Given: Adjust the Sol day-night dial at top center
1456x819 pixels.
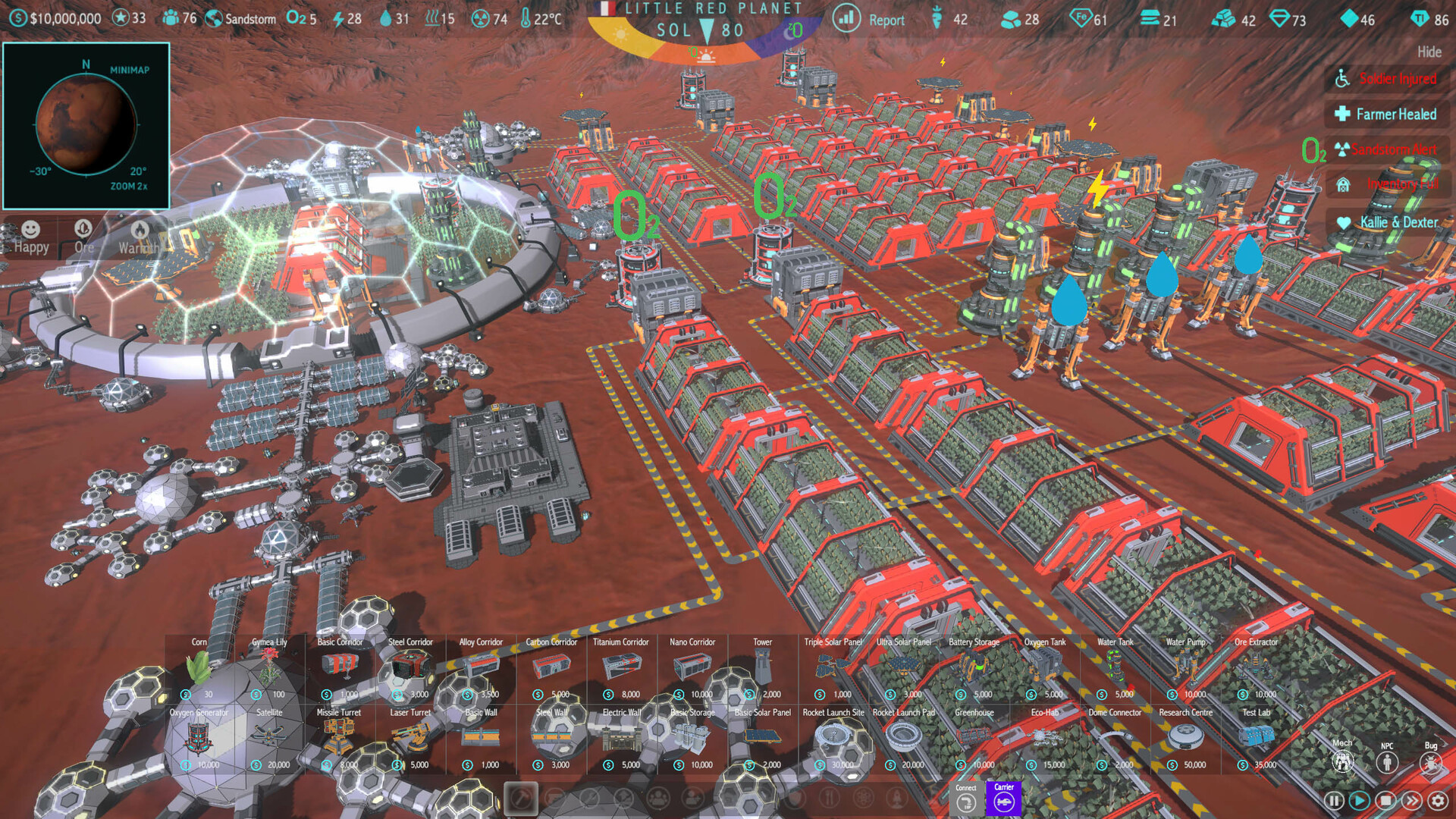Looking at the screenshot, I should 705,32.
